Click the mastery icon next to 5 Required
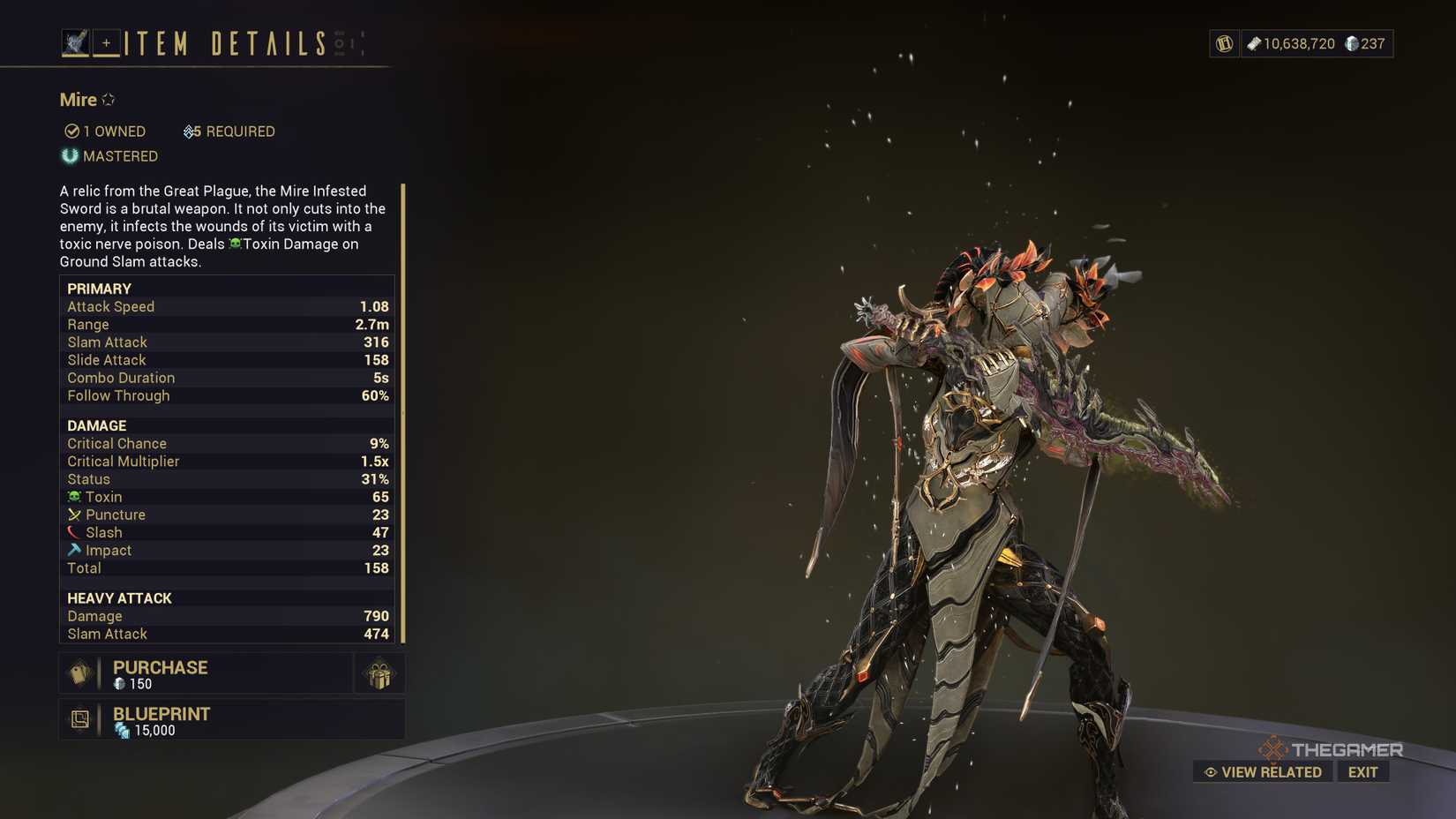This screenshot has width=1456, height=819. [189, 131]
